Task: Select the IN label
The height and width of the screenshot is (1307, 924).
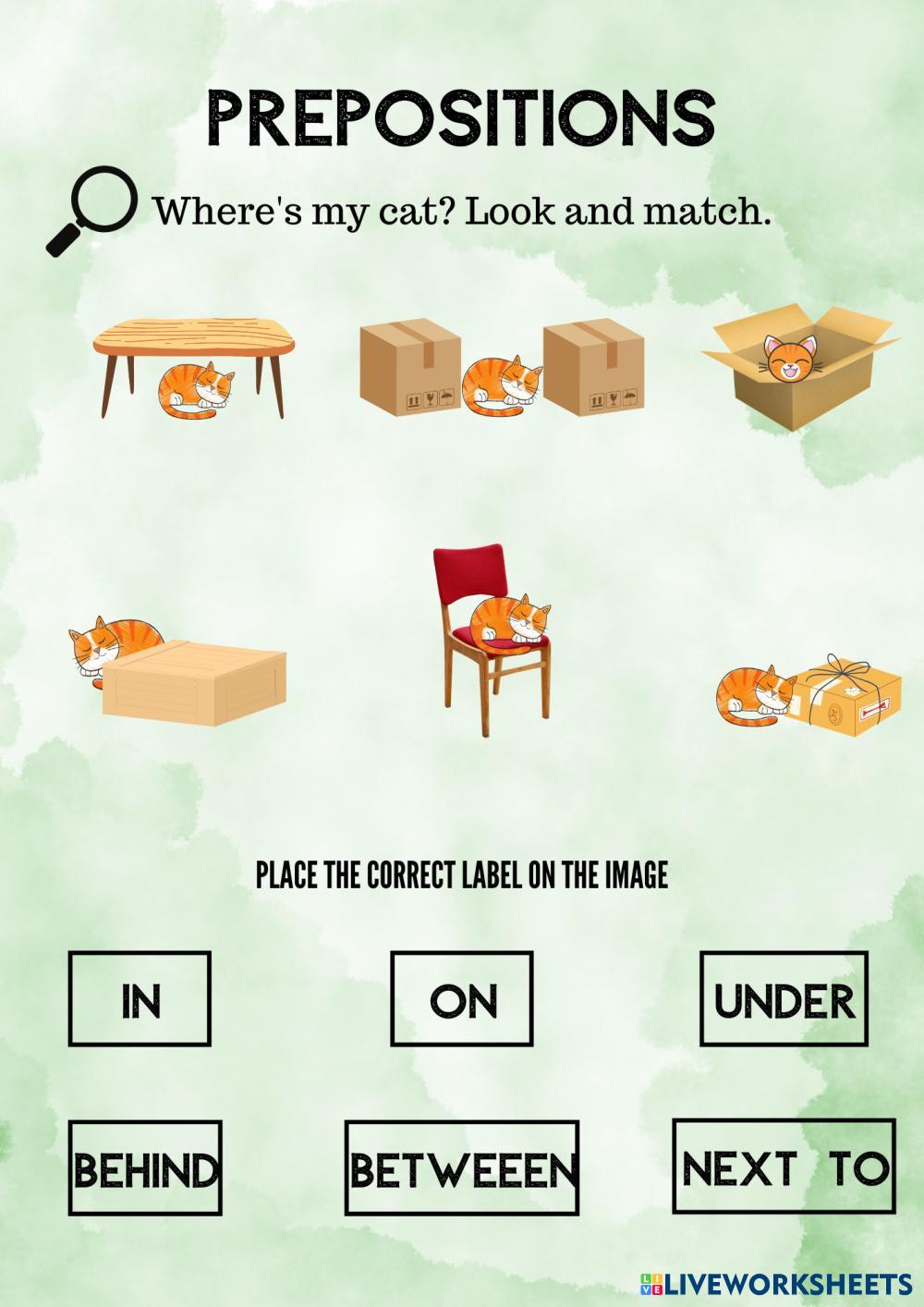Action: point(140,999)
